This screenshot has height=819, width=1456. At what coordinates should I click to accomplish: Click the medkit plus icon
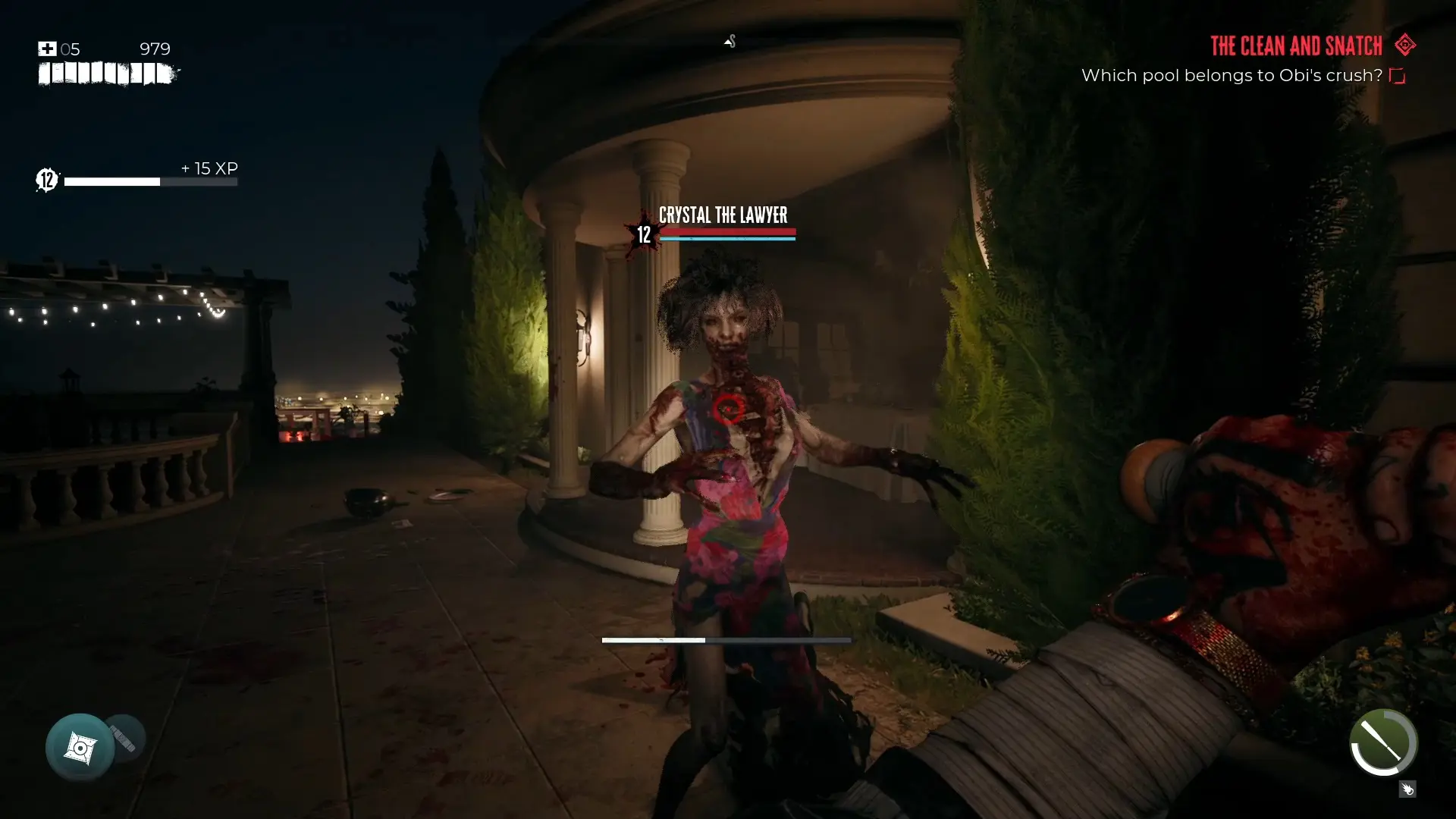pos(47,49)
